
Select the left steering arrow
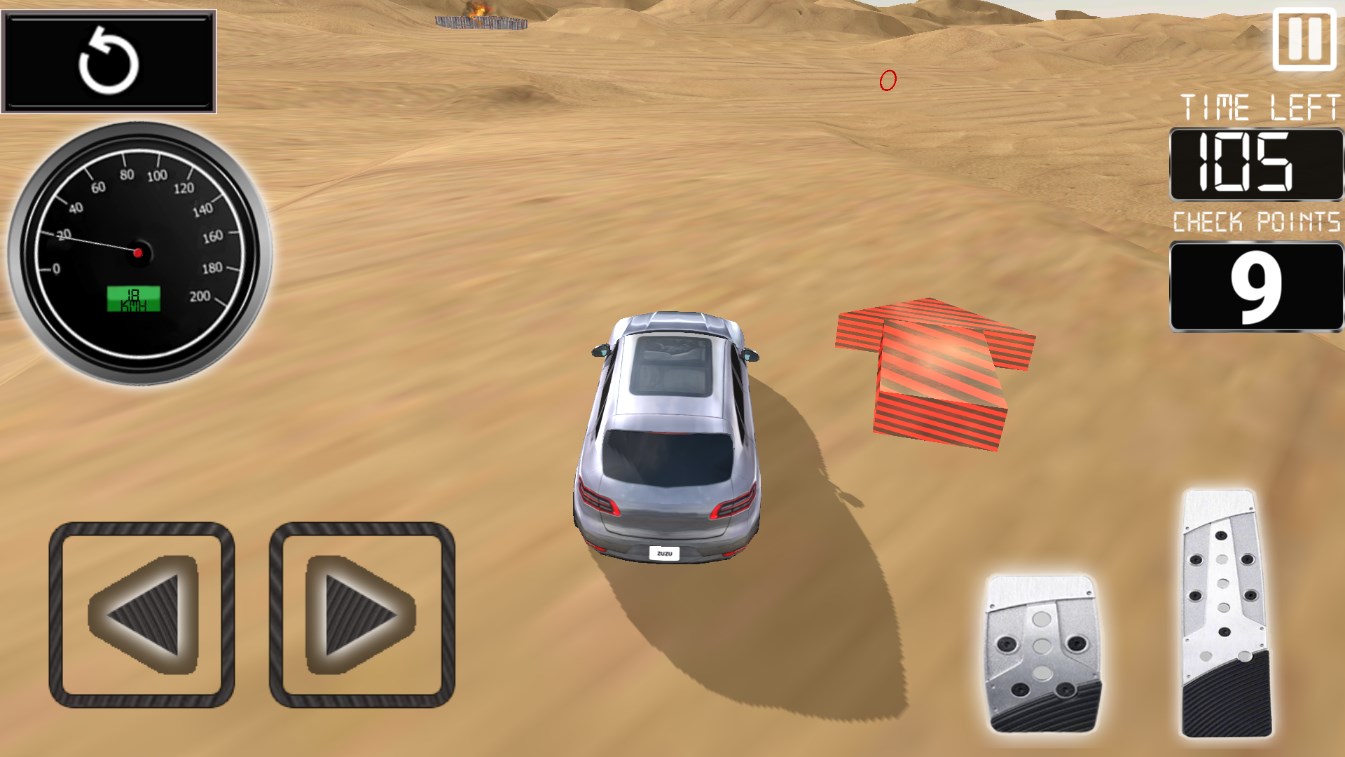pyautogui.click(x=141, y=615)
